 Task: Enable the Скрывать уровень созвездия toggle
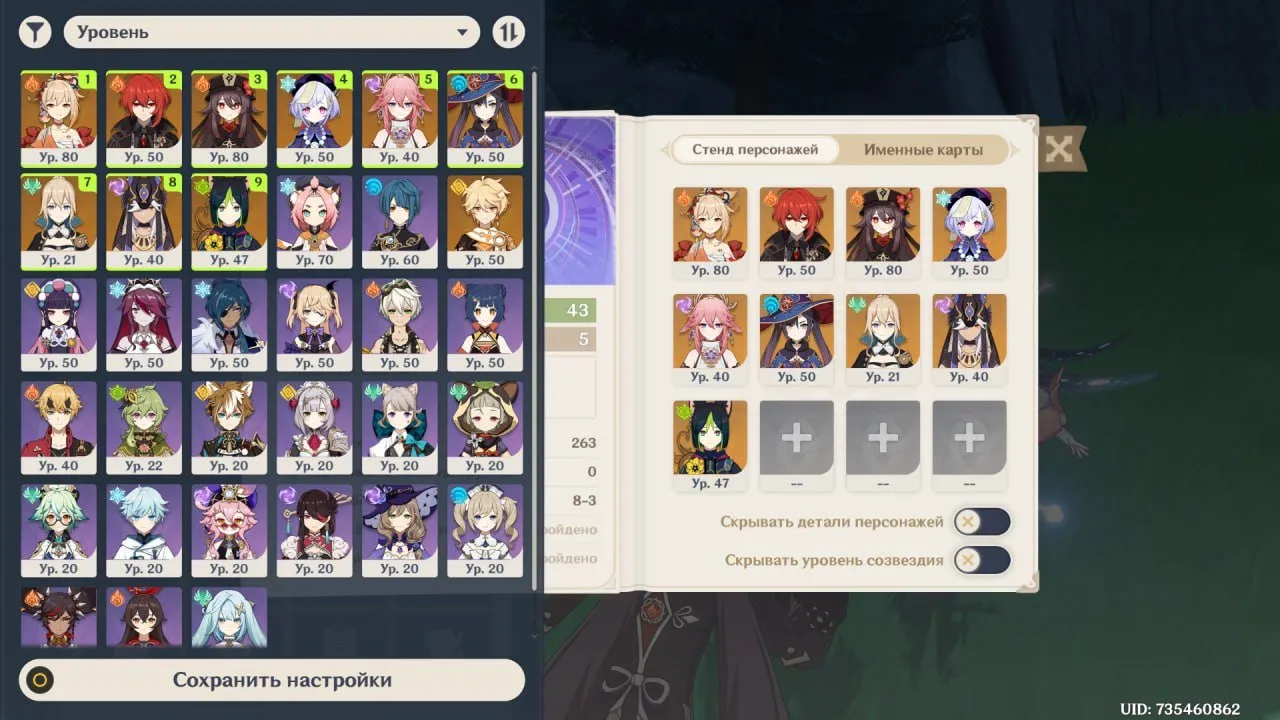(981, 560)
